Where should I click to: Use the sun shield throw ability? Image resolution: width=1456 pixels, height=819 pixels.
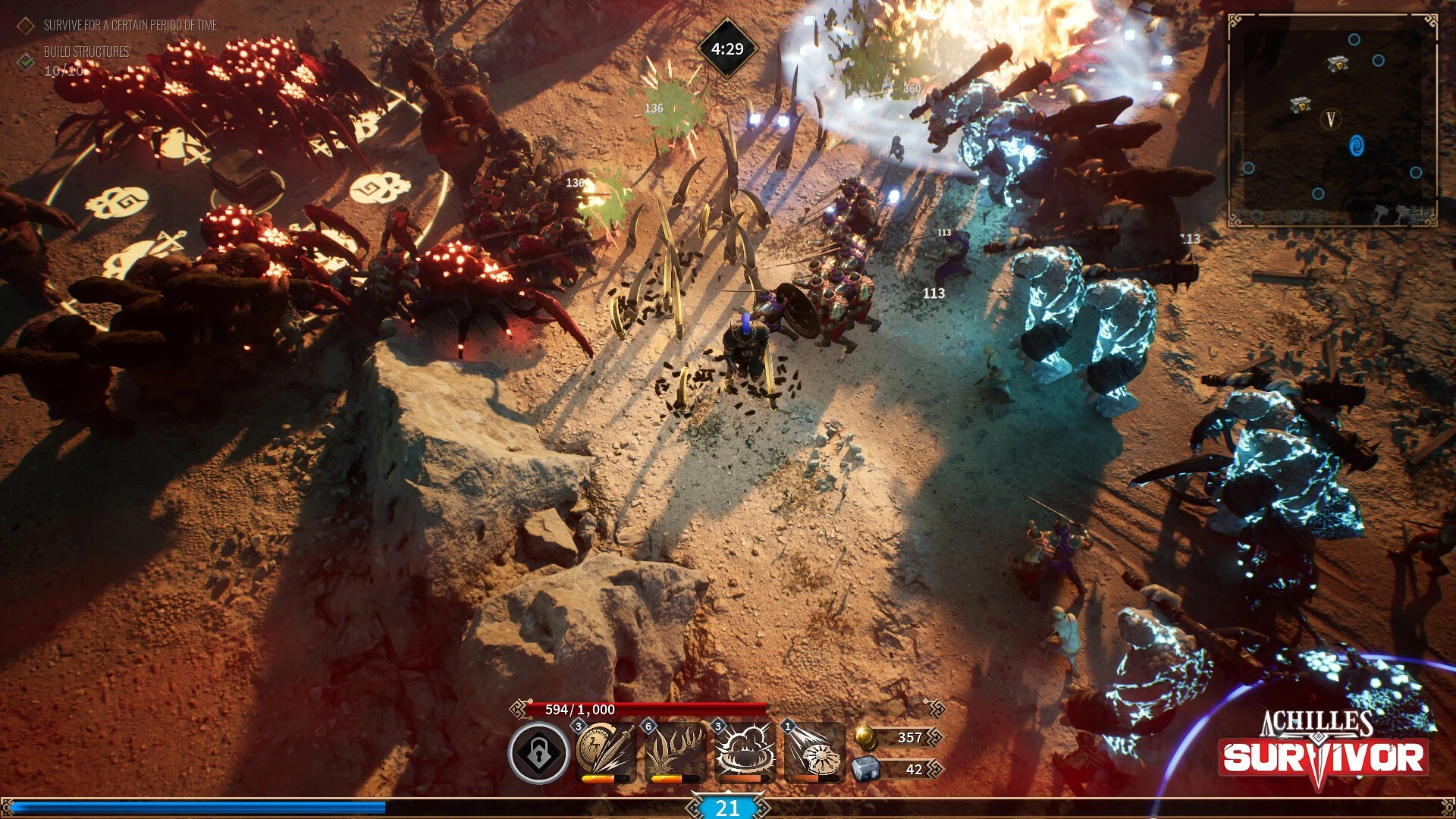(x=814, y=751)
